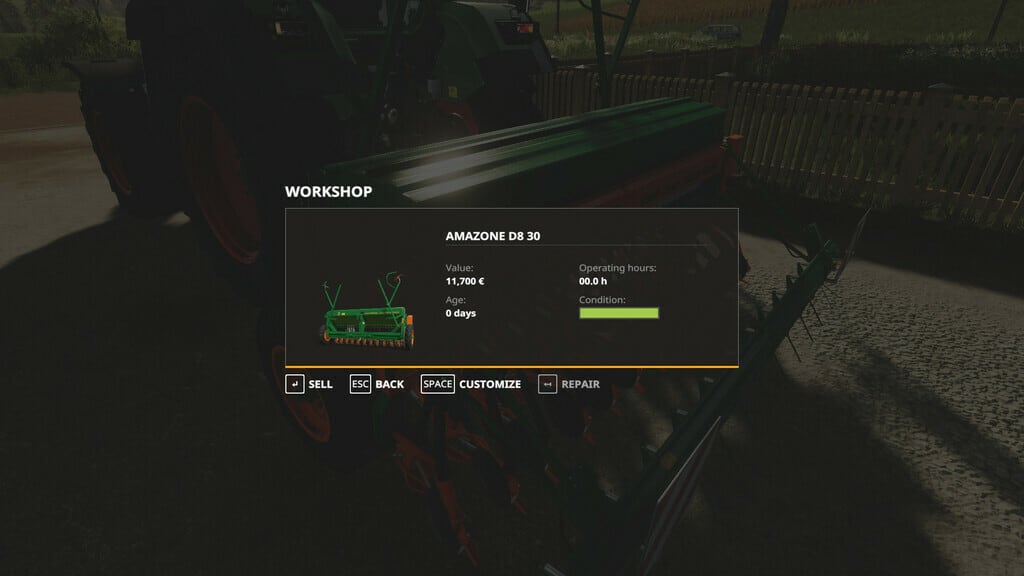This screenshot has height=576, width=1024.
Task: Select the Amazone D8 30 thumbnail
Action: 366,316
